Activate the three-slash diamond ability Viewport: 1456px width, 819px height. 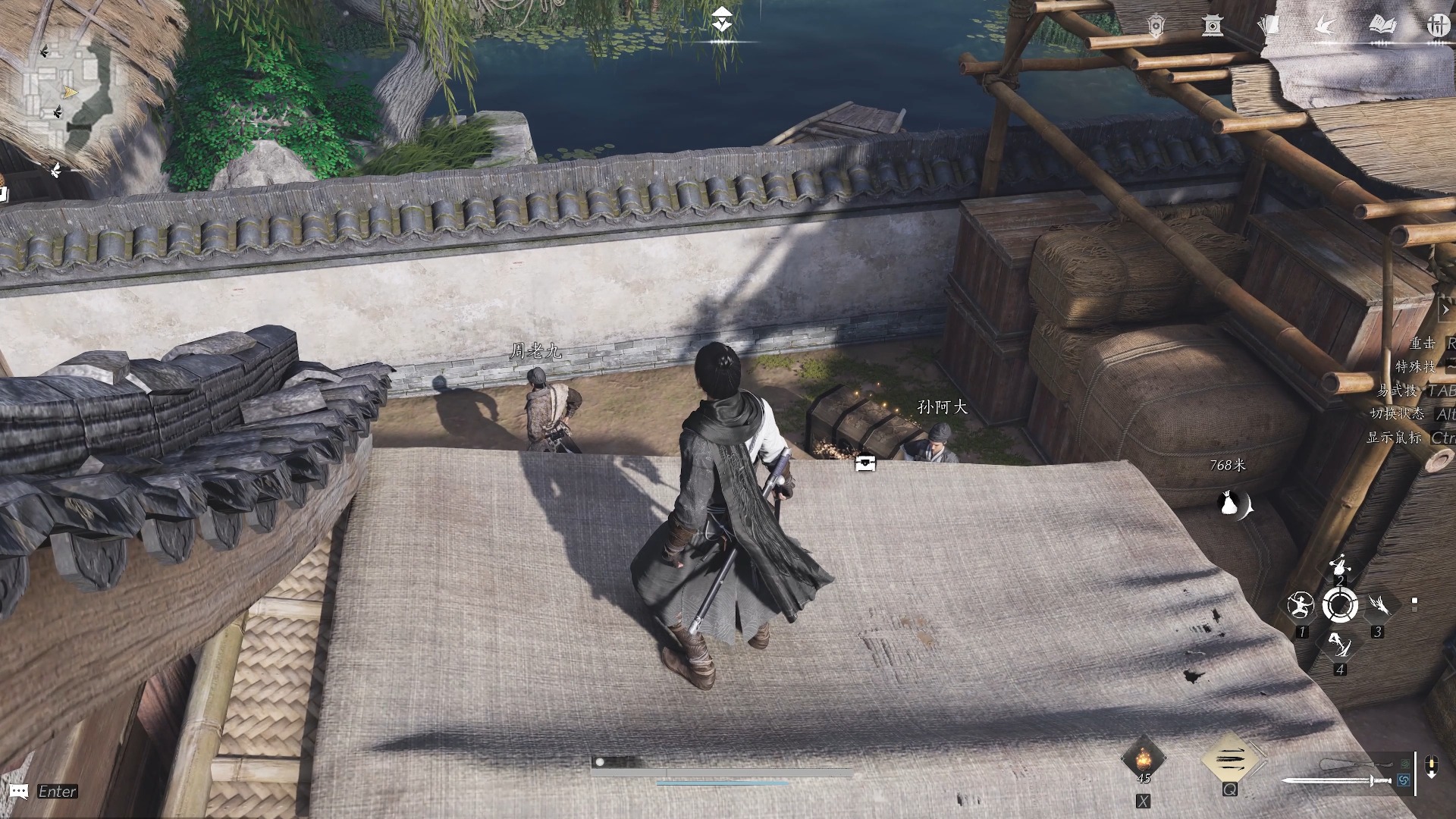[1229, 758]
